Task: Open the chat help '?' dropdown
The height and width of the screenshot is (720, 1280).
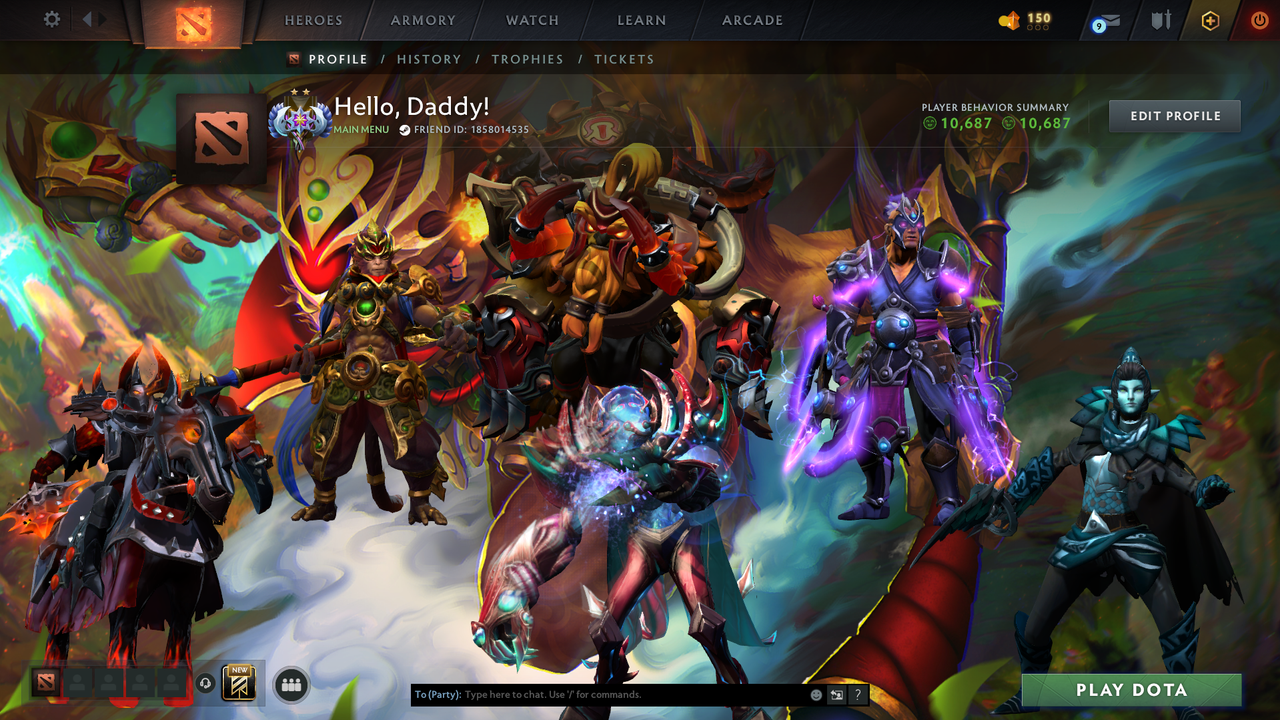Action: pyautogui.click(x=858, y=694)
